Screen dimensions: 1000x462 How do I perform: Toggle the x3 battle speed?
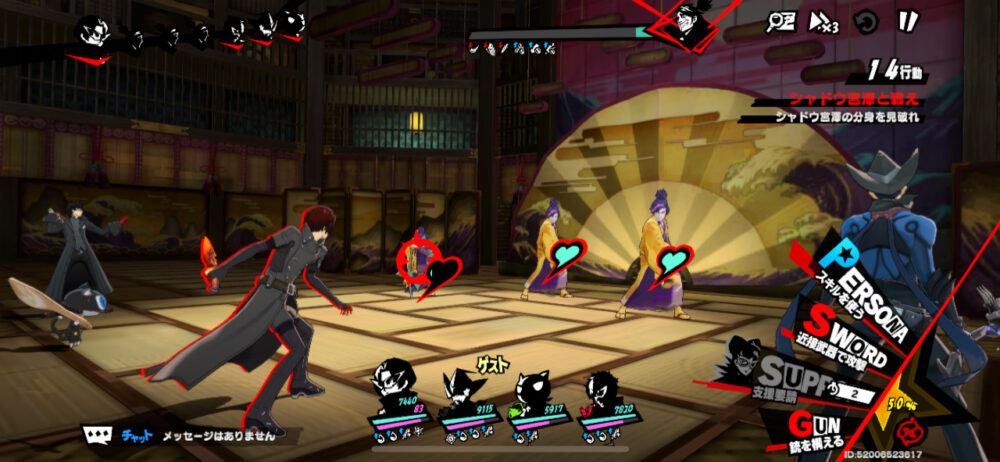coord(822,20)
